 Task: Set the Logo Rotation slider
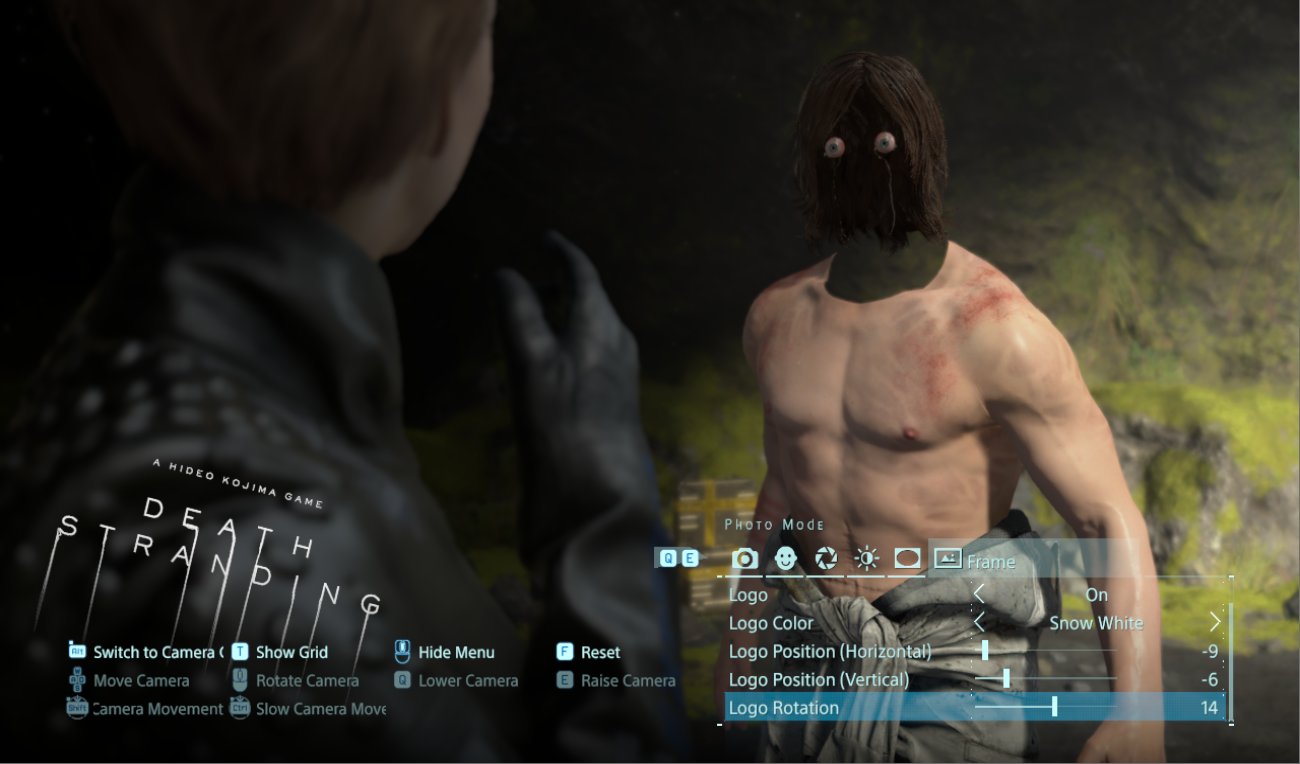(1054, 707)
